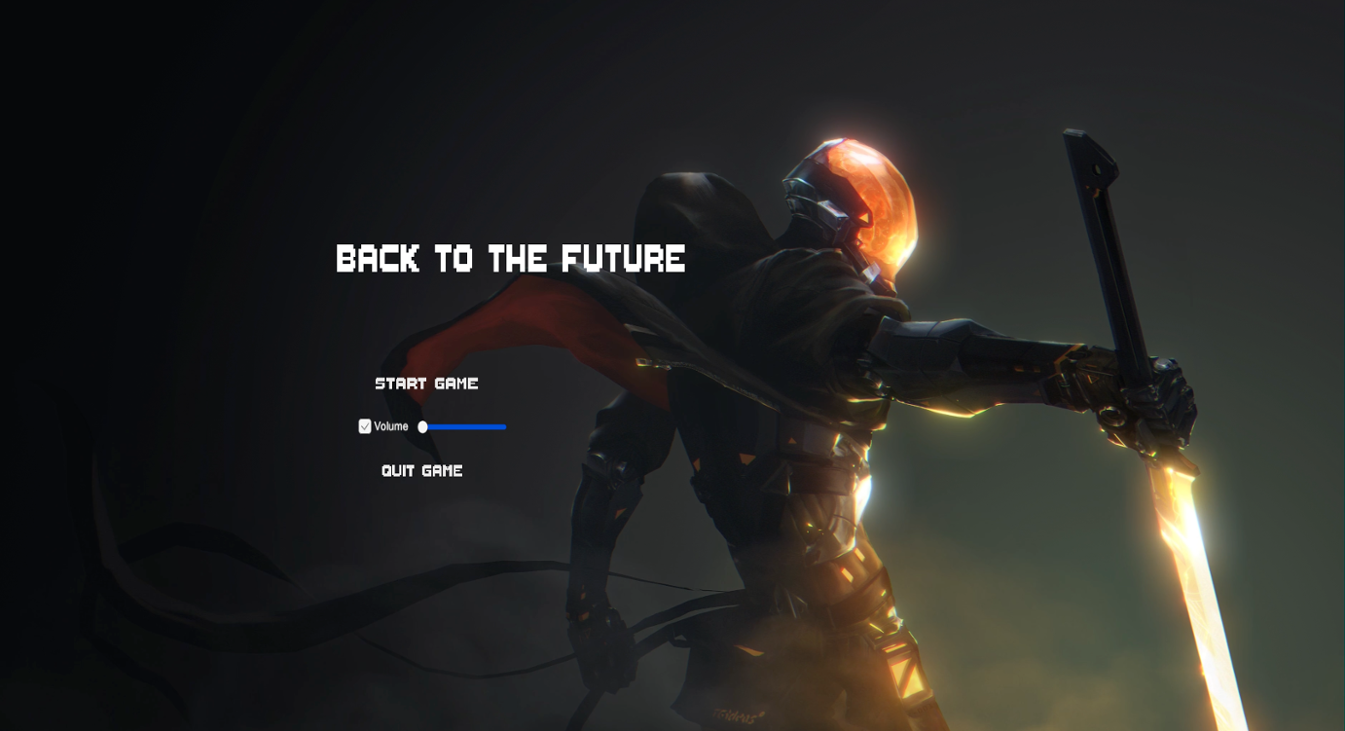The height and width of the screenshot is (731, 1345).
Task: Click the right end of the blue slider track
Action: click(504, 426)
